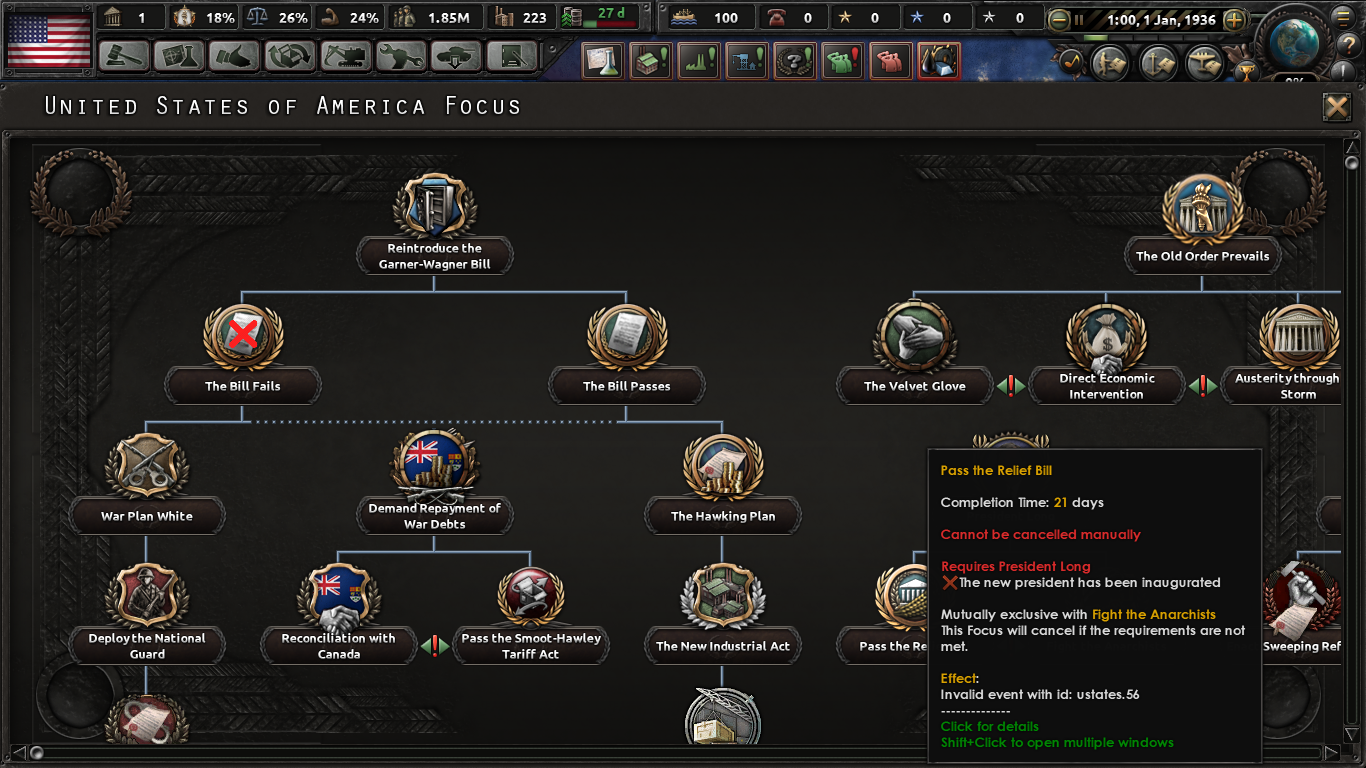1366x768 pixels.
Task: Increase game speed with the plus button
Action: [1232, 18]
